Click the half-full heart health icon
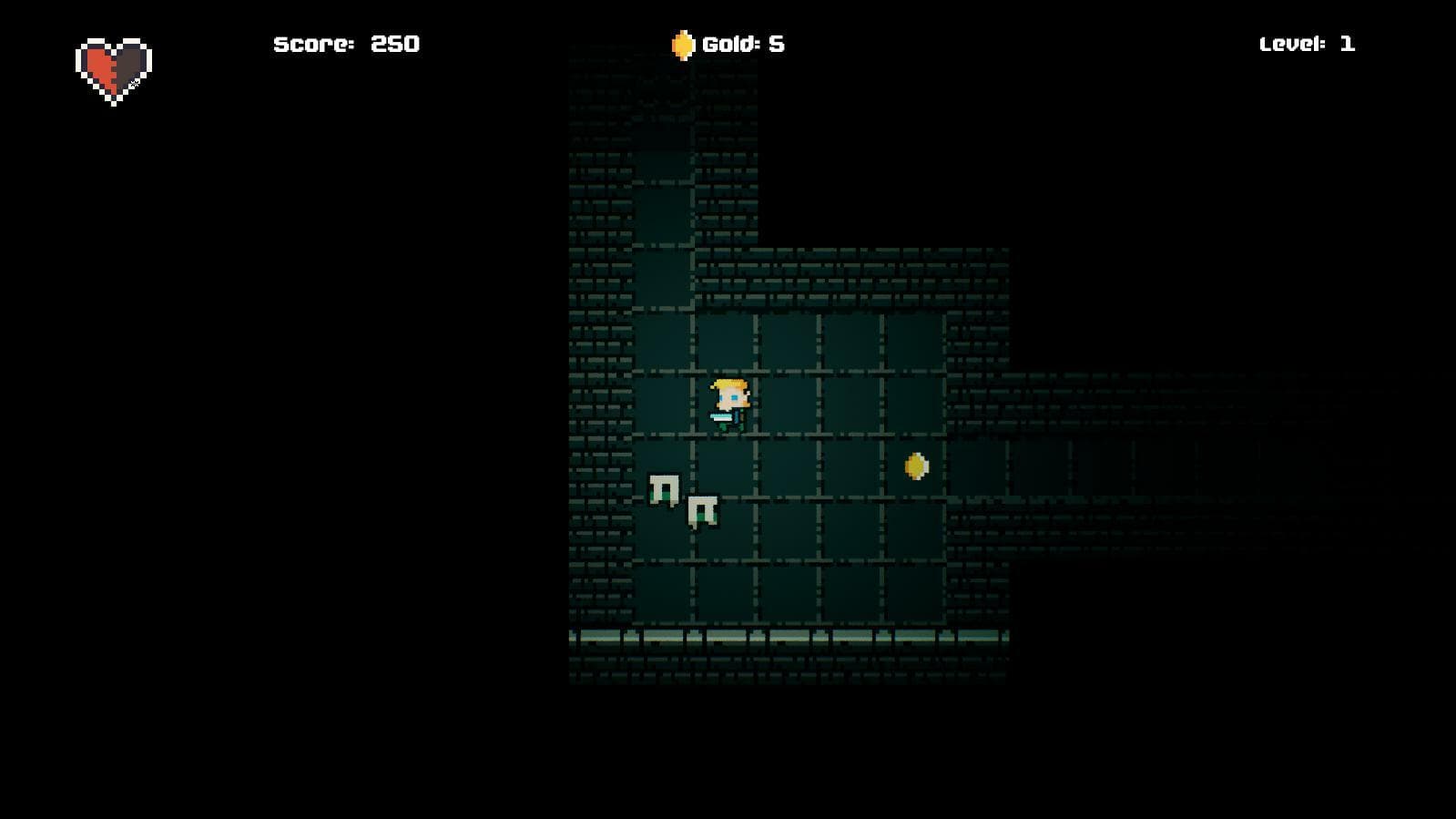Viewport: 1456px width, 819px height. pyautogui.click(x=115, y=66)
